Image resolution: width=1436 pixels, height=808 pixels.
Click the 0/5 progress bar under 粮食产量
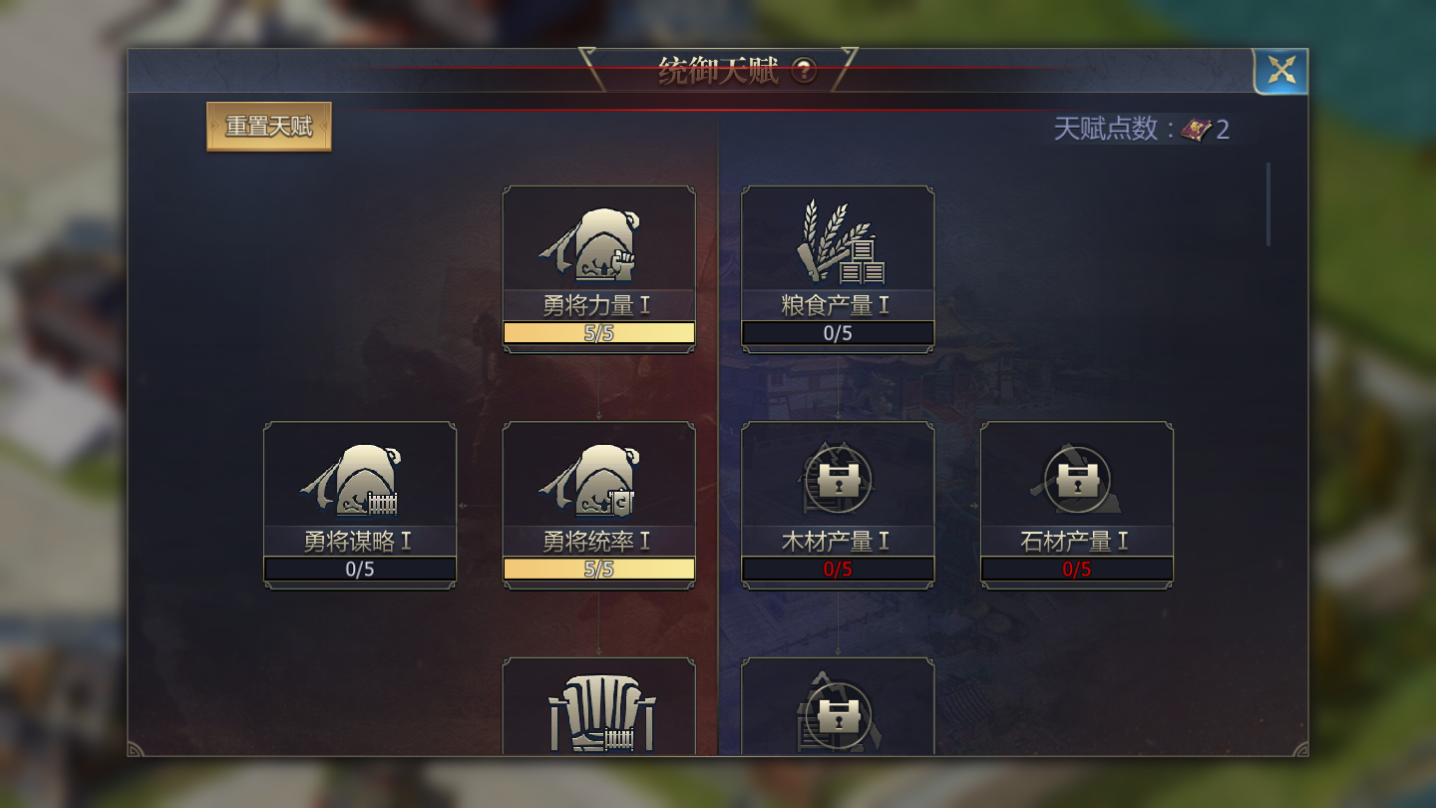pyautogui.click(x=837, y=333)
